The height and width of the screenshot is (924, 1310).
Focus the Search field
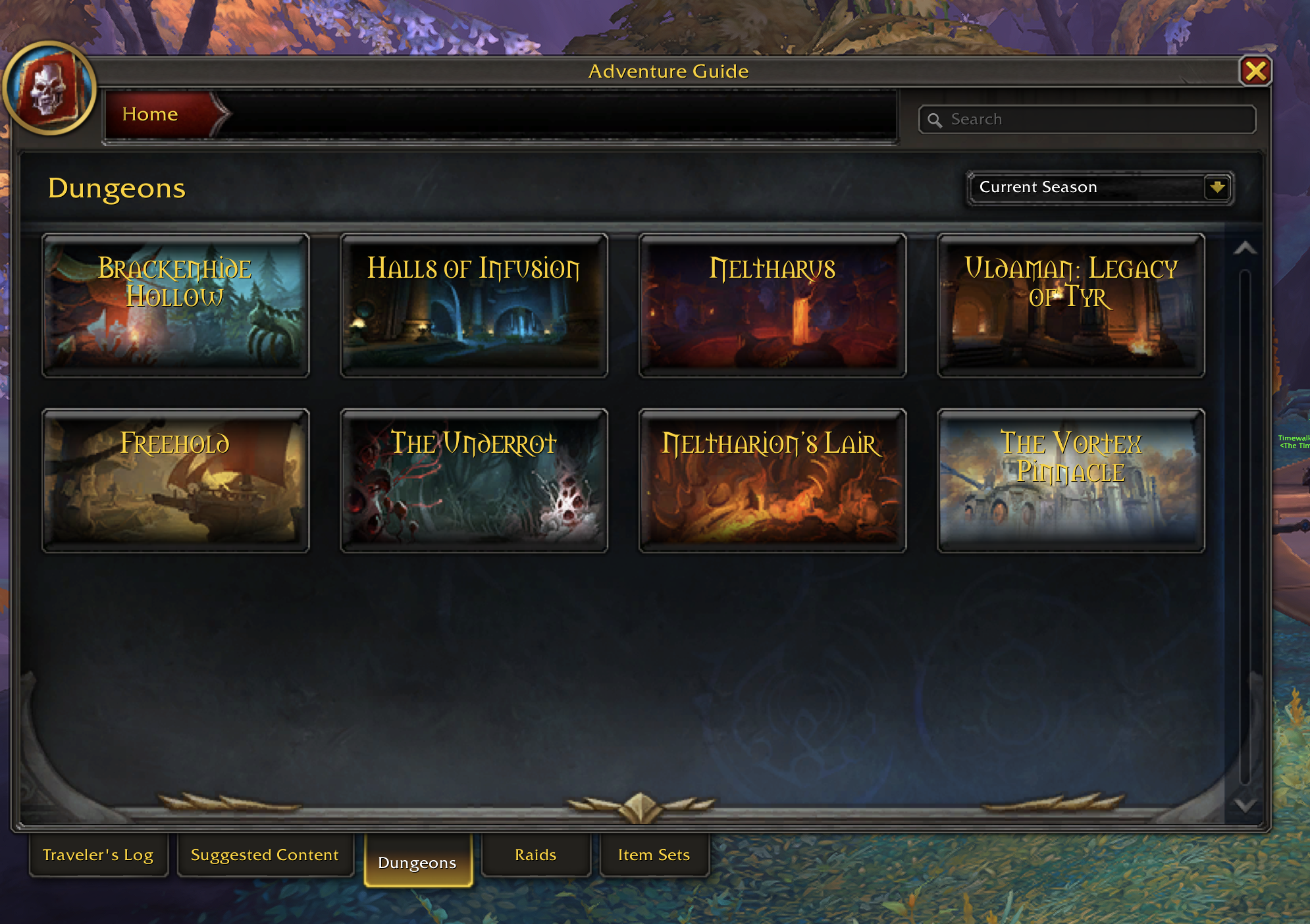[x=1093, y=120]
